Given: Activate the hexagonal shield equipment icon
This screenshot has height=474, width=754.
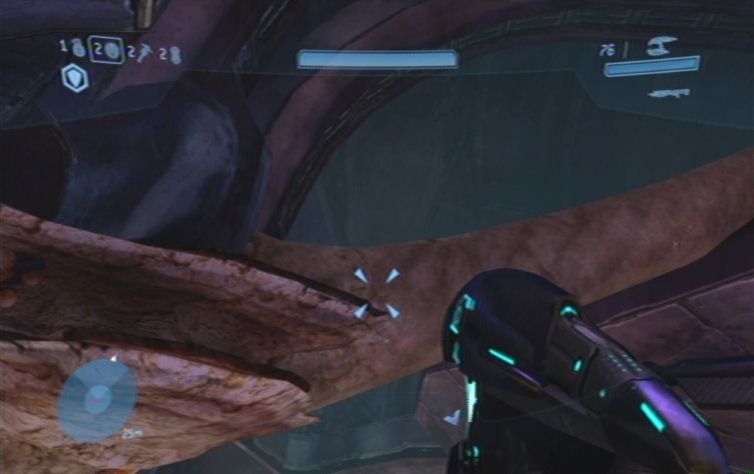Looking at the screenshot, I should tap(75, 78).
